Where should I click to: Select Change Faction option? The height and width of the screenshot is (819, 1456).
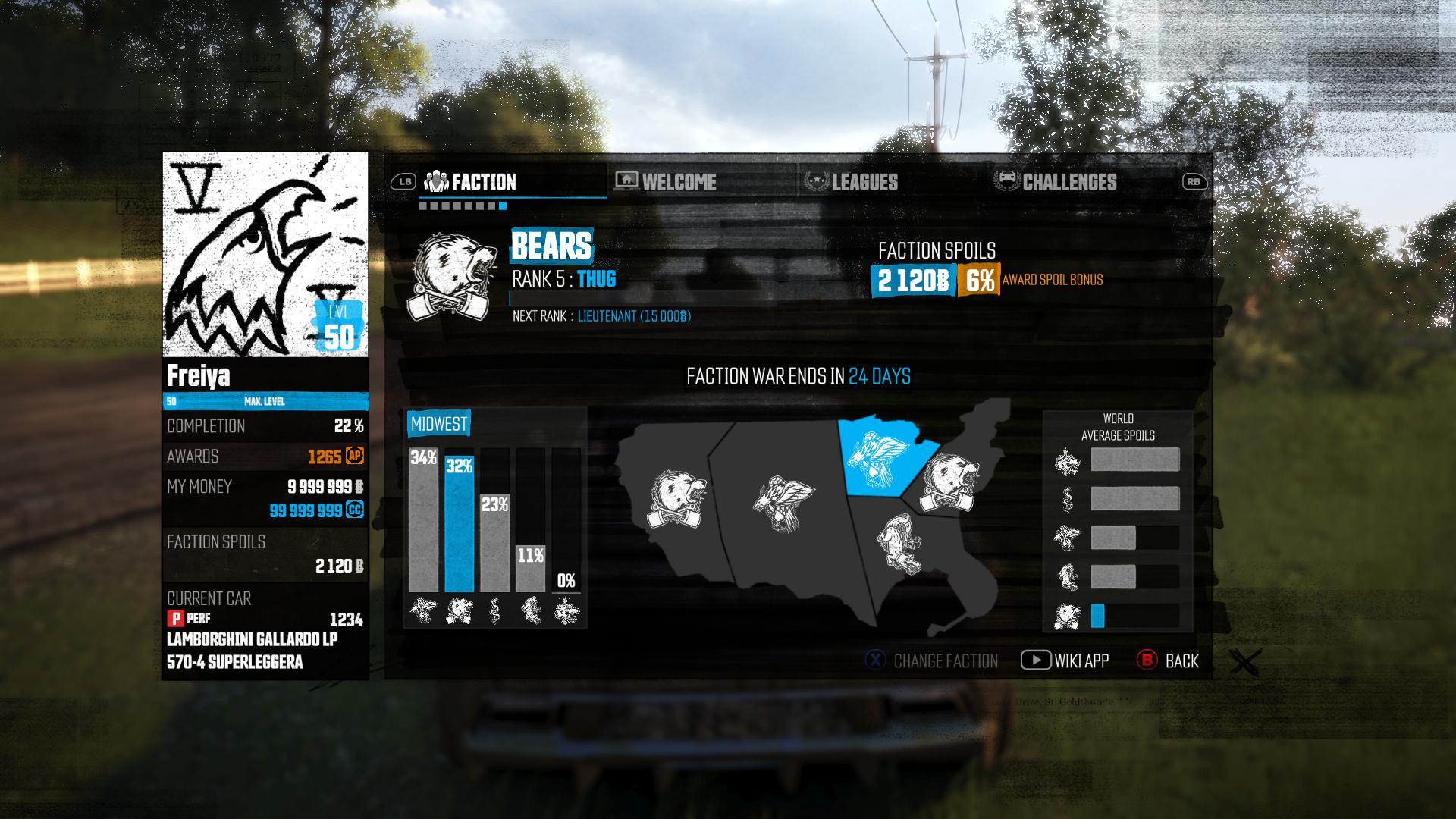[945, 661]
